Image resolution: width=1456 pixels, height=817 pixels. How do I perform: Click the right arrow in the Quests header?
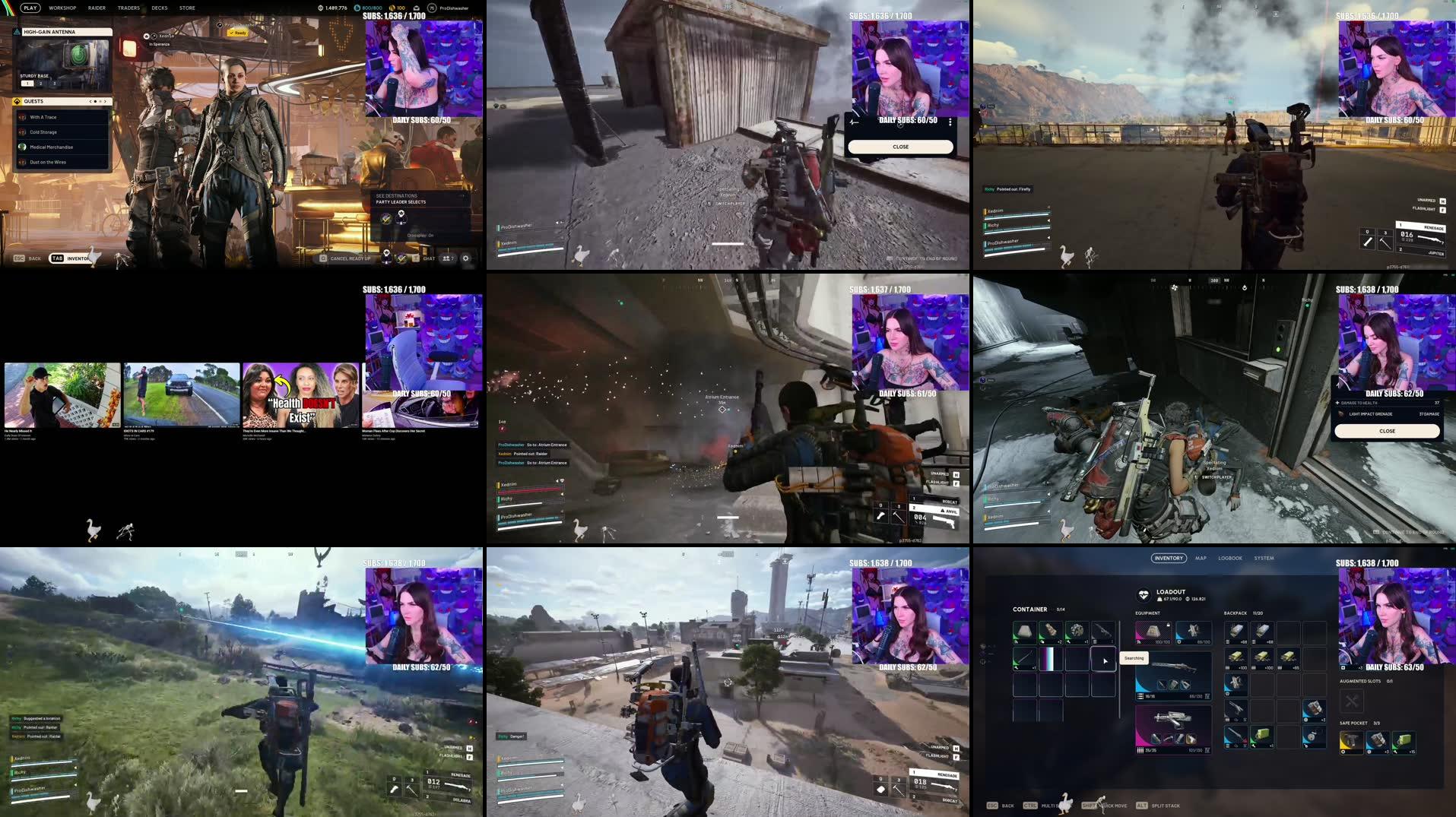tap(106, 101)
